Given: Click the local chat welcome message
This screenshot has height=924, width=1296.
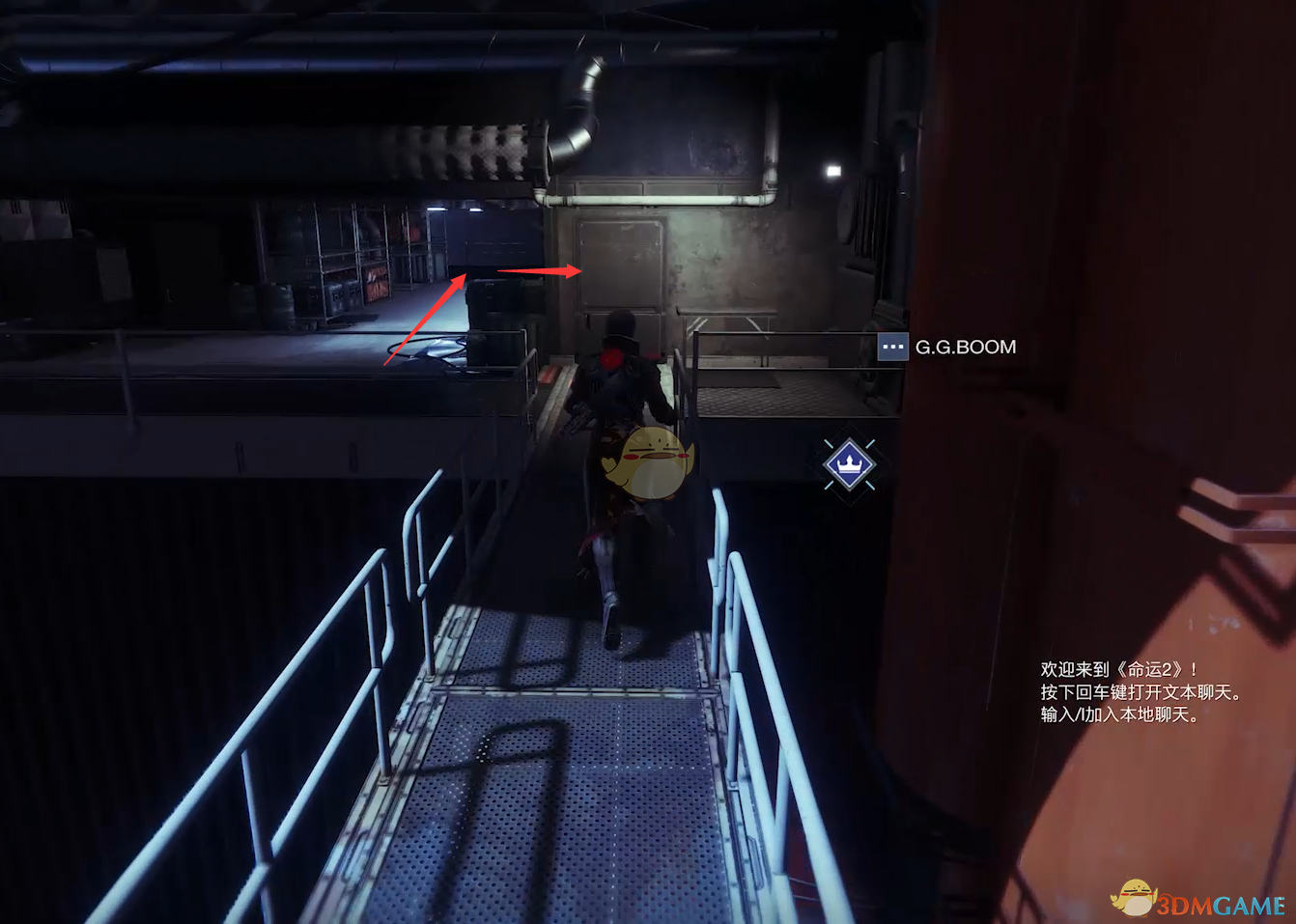Looking at the screenshot, I should [x=1140, y=691].
